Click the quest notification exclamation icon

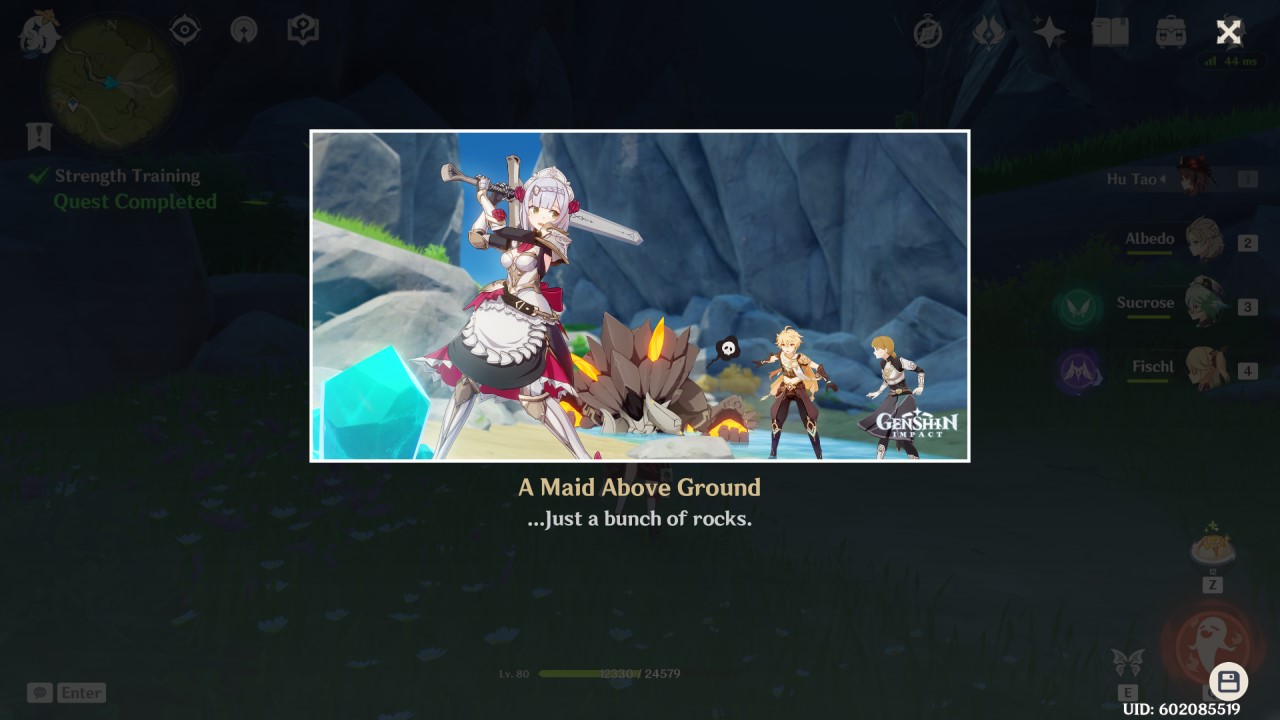click(37, 136)
